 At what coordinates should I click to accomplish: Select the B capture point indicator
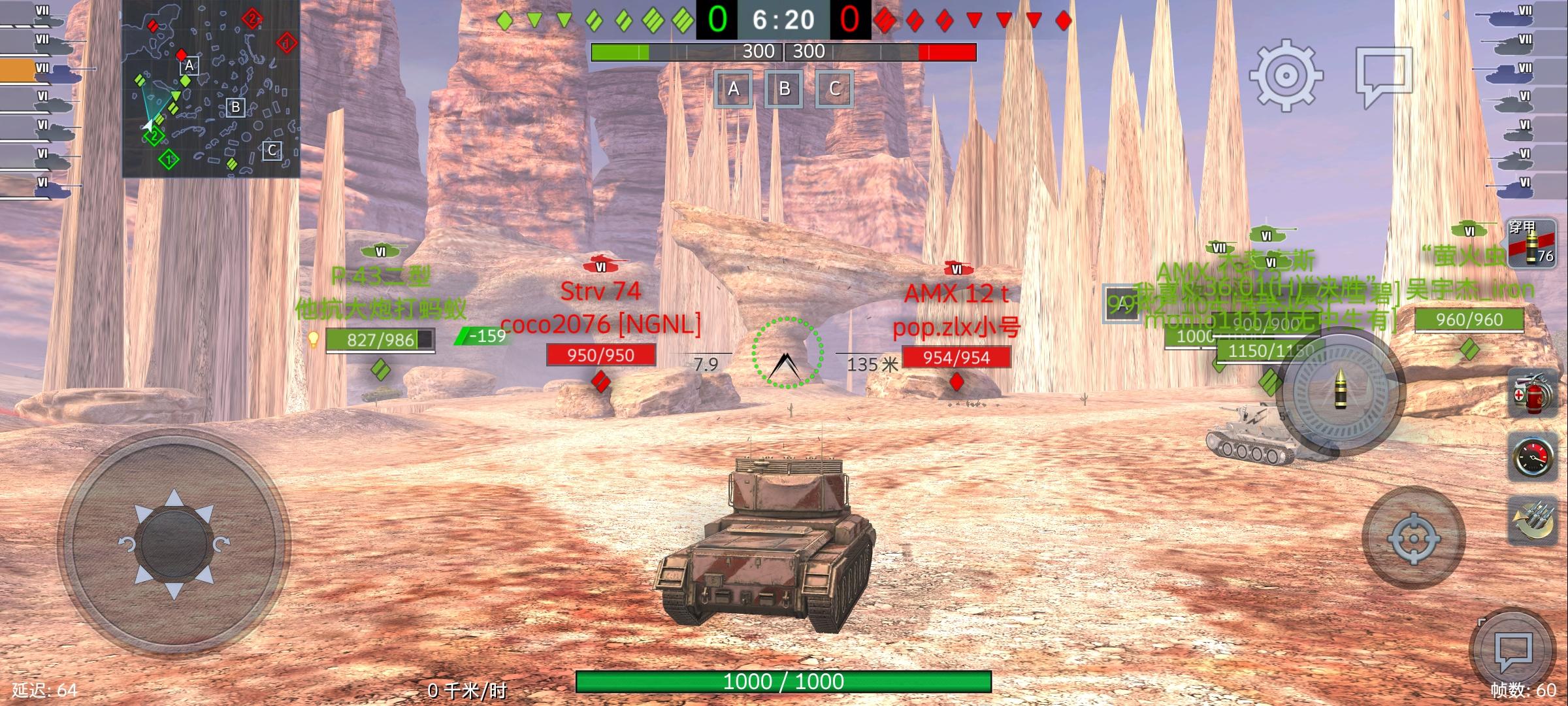tap(784, 90)
